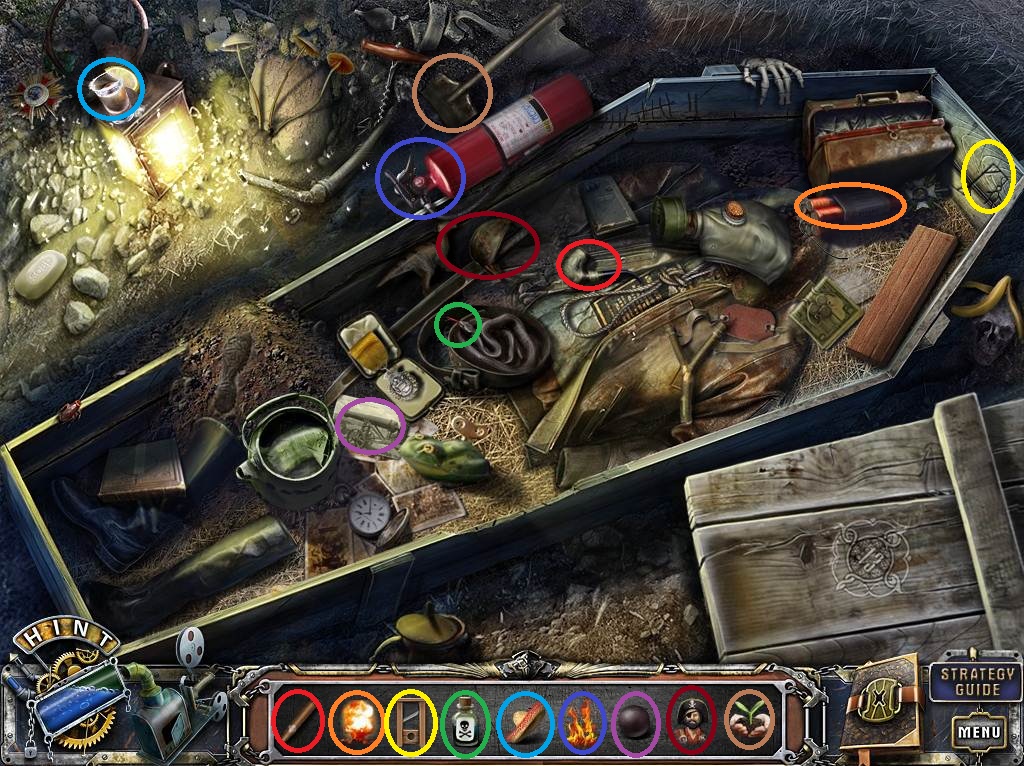Select the wooden stick item icon
The width and height of the screenshot is (1024, 766).
pos(298,719)
